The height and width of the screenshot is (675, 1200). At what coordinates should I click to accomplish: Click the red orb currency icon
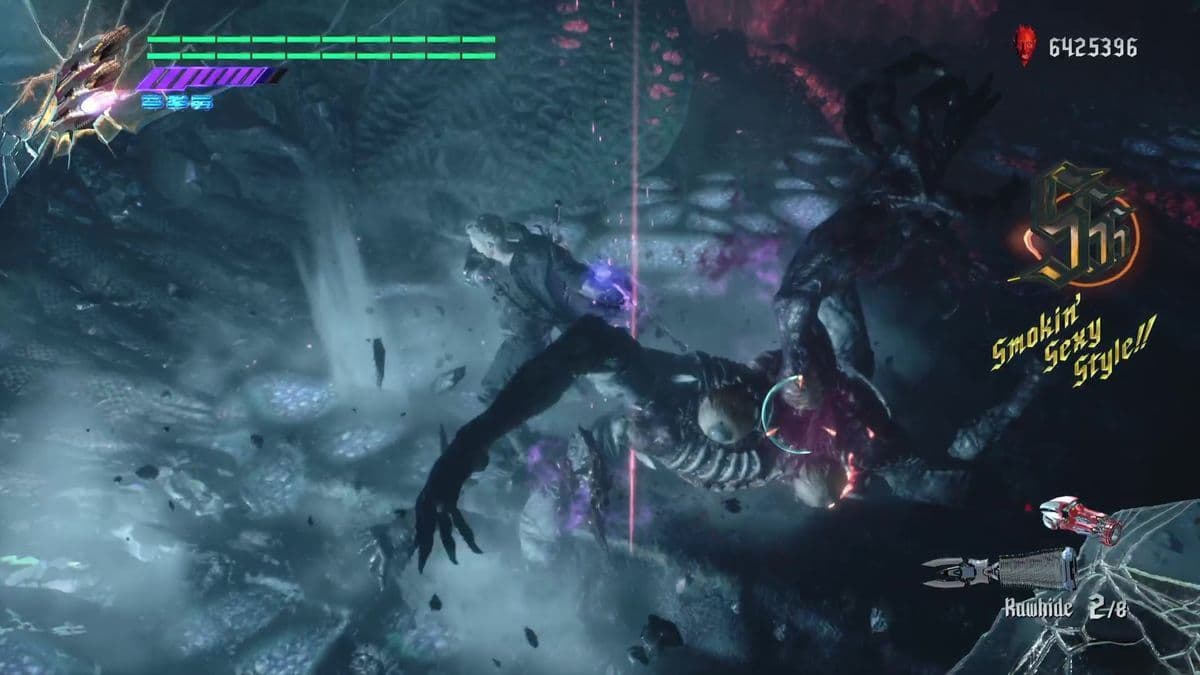point(1026,47)
